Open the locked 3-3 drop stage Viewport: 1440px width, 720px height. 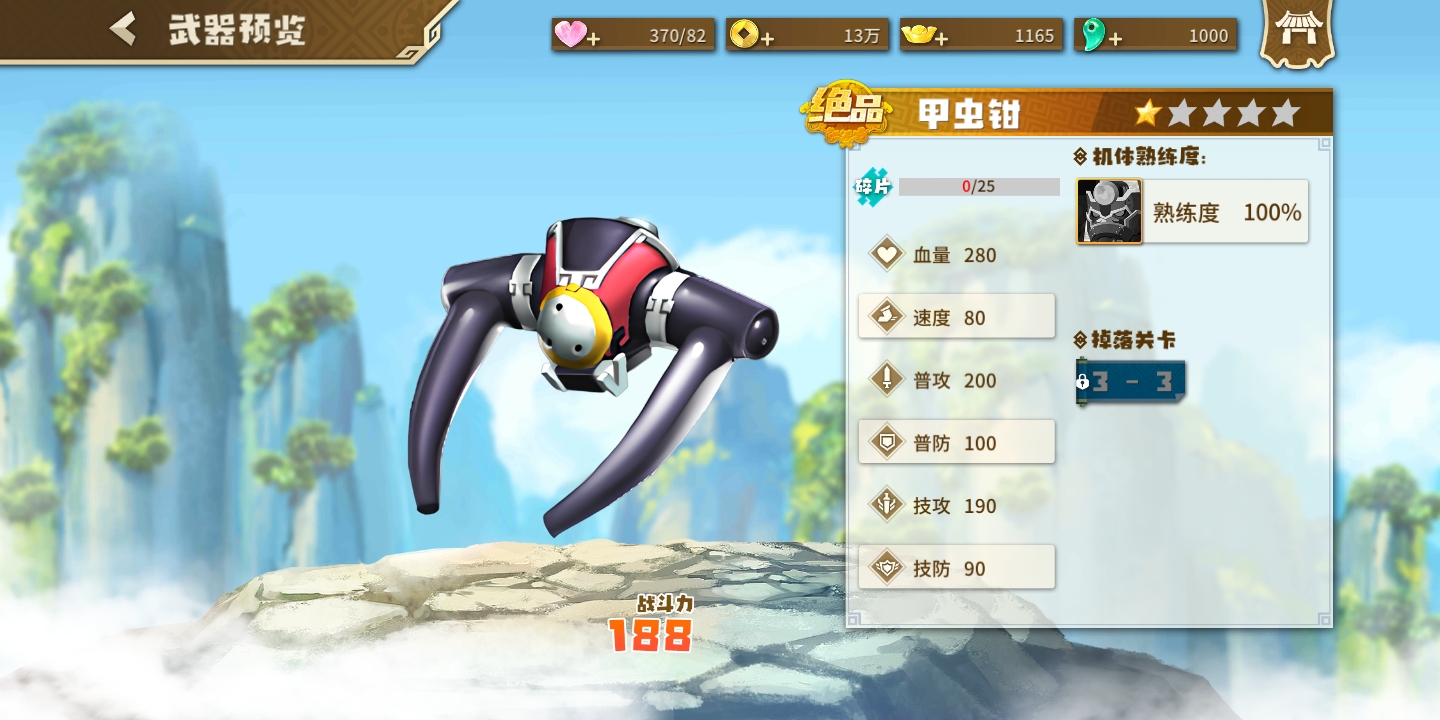tap(1131, 382)
